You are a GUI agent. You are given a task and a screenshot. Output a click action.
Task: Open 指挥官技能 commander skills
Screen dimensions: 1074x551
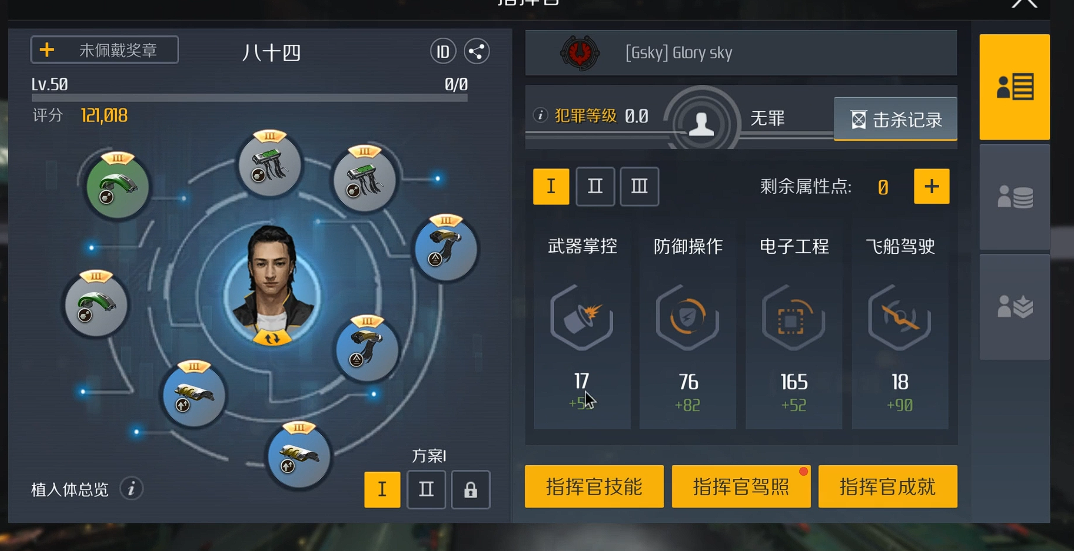click(x=594, y=487)
